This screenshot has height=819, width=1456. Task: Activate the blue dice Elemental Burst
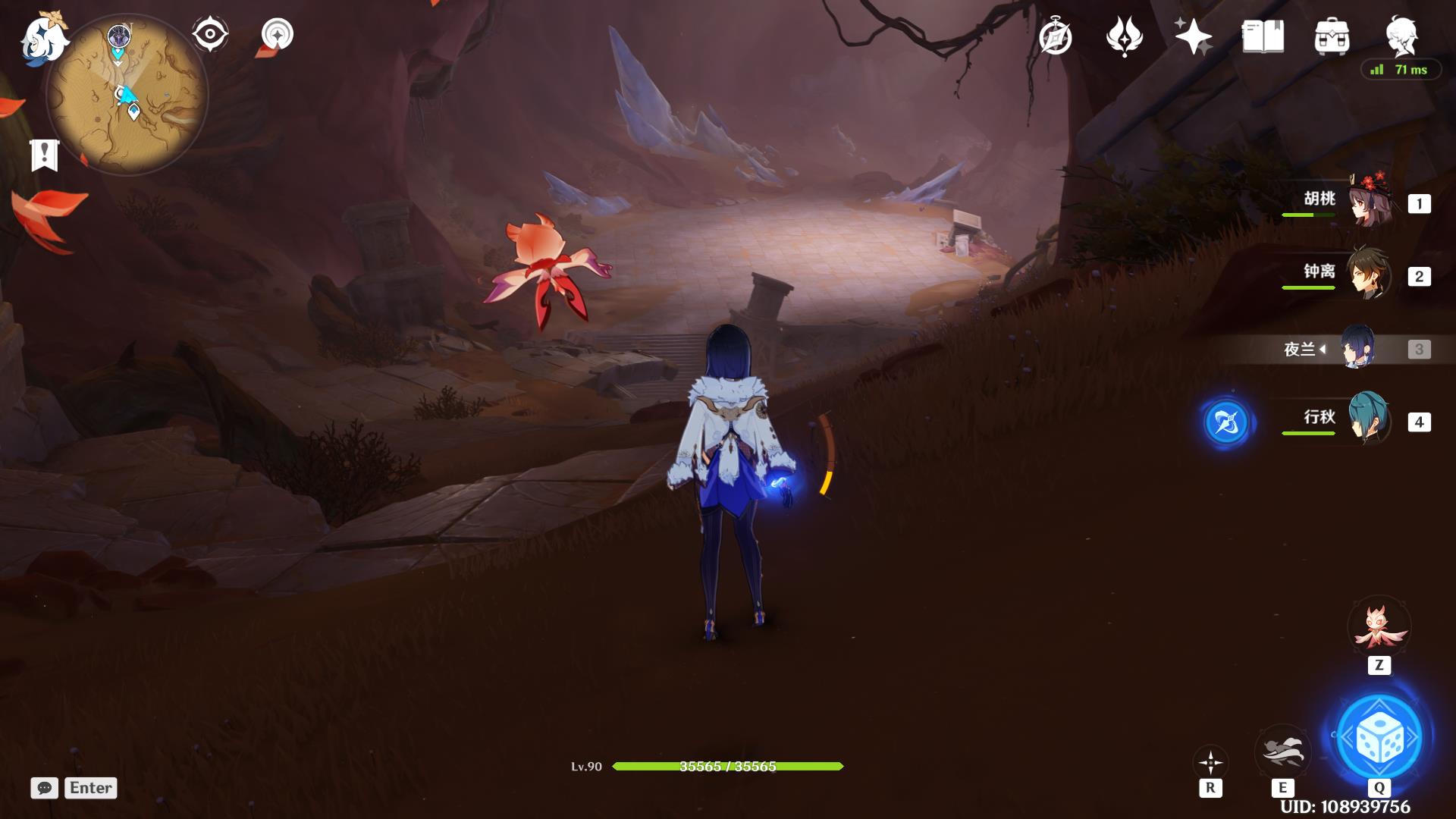click(1379, 737)
